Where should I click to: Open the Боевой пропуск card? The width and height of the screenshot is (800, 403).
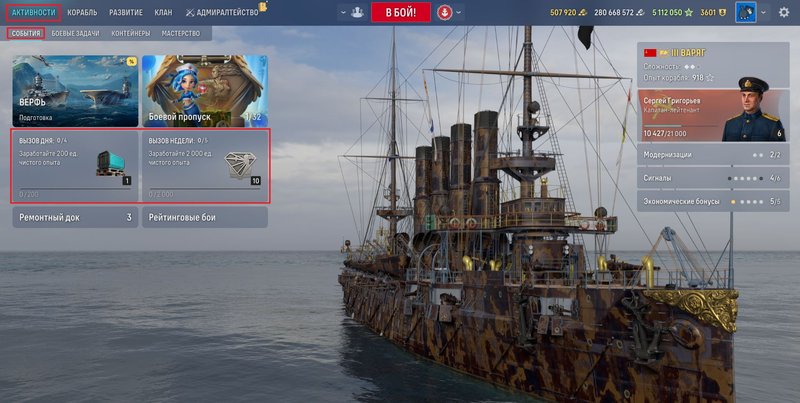pos(204,90)
